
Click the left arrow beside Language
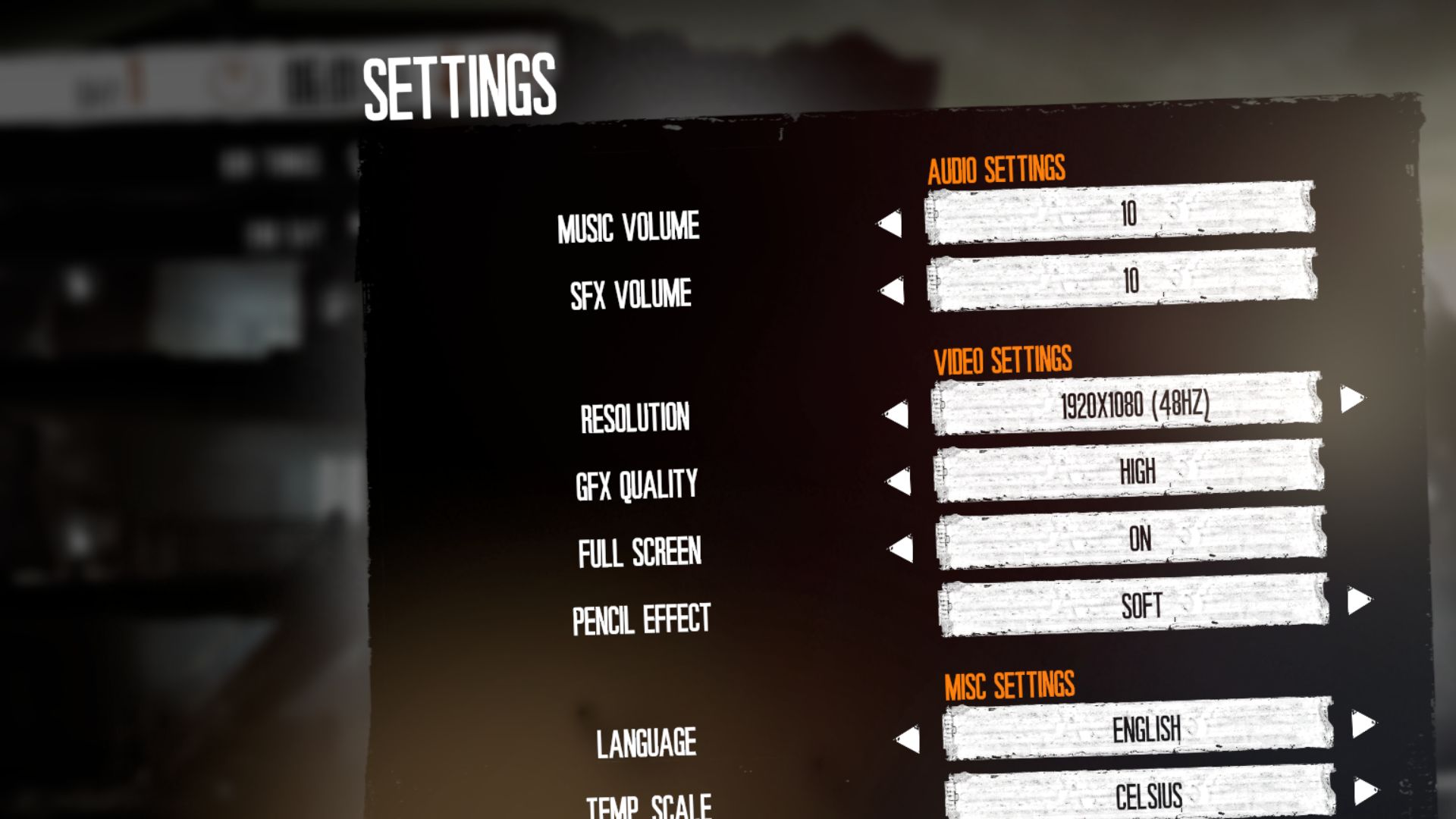coord(909,739)
